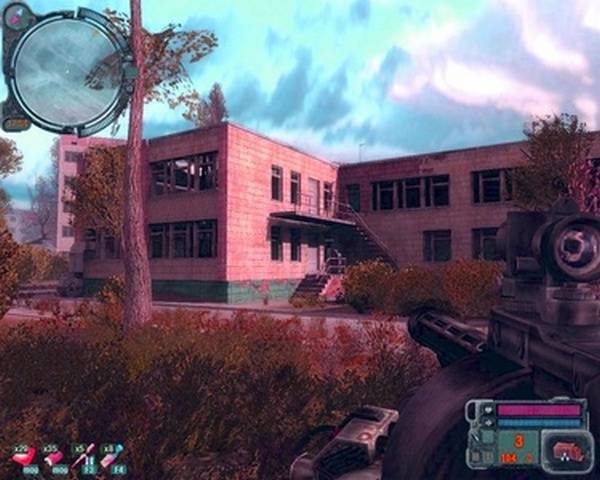Image resolution: width=600 pixels, height=480 pixels.
Task: Use the second quick slot item marked x35
Action: coord(52,457)
